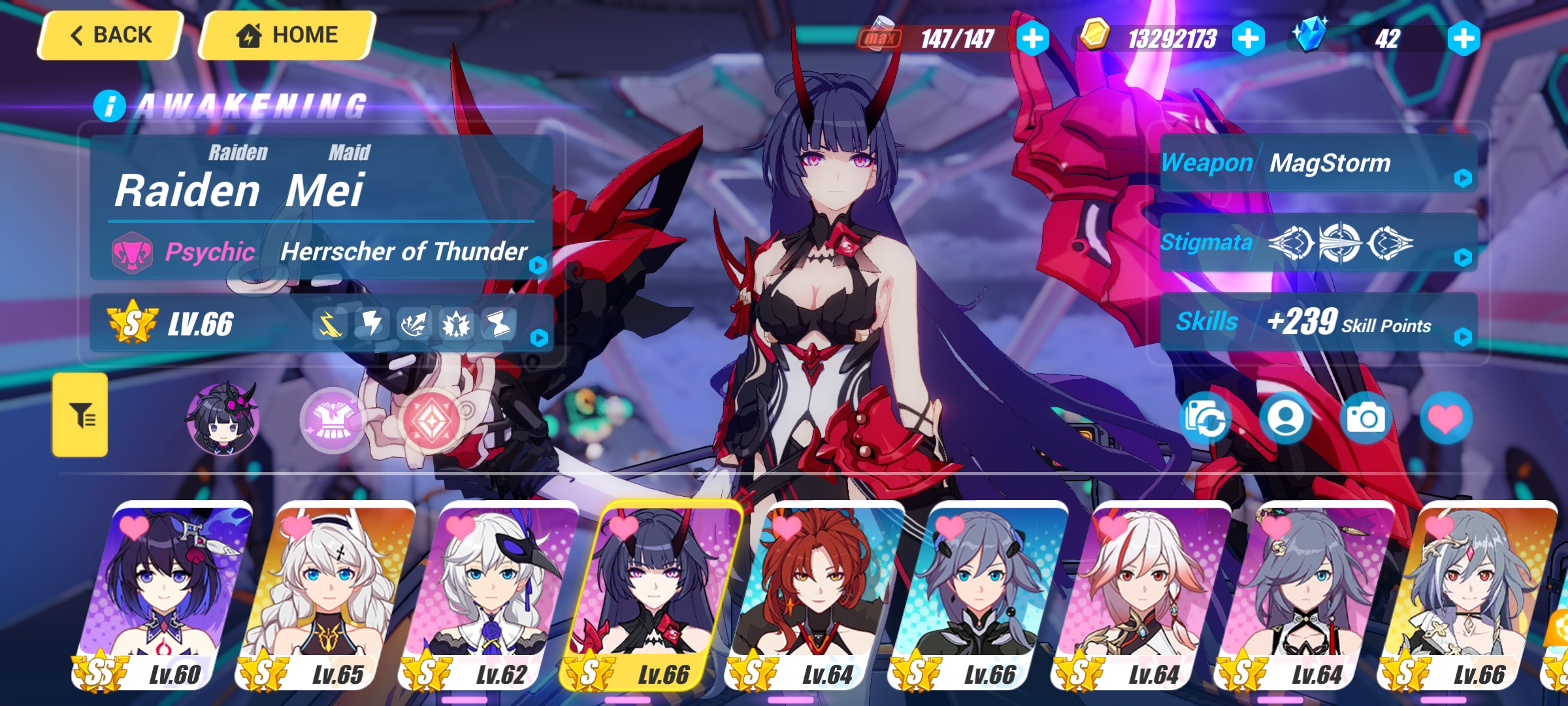The width and height of the screenshot is (1568, 706).
Task: Show Awakening info via the blue i icon
Action: [109, 106]
